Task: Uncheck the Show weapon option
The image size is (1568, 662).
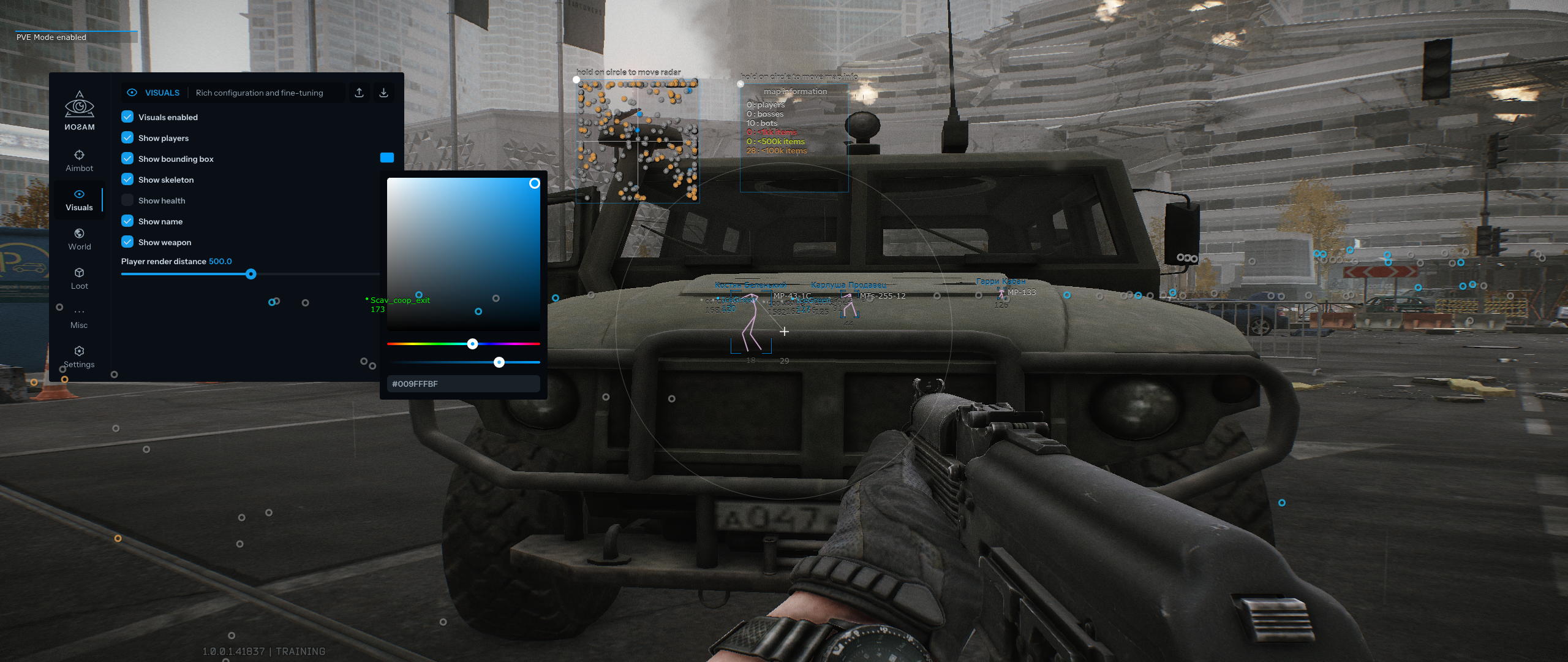Action: [x=127, y=242]
